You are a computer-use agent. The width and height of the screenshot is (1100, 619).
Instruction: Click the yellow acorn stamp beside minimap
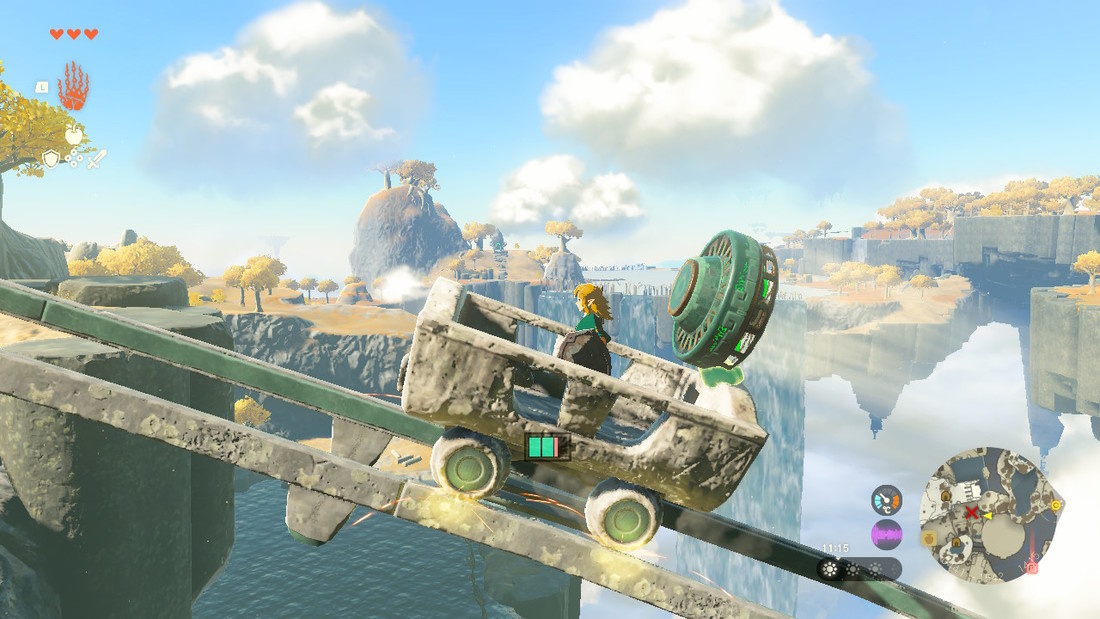[x=929, y=538]
